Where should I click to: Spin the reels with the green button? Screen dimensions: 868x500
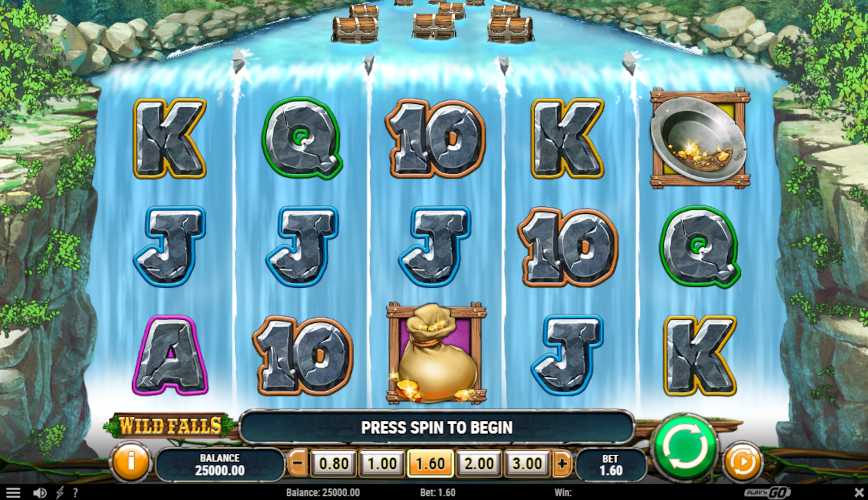[685, 446]
